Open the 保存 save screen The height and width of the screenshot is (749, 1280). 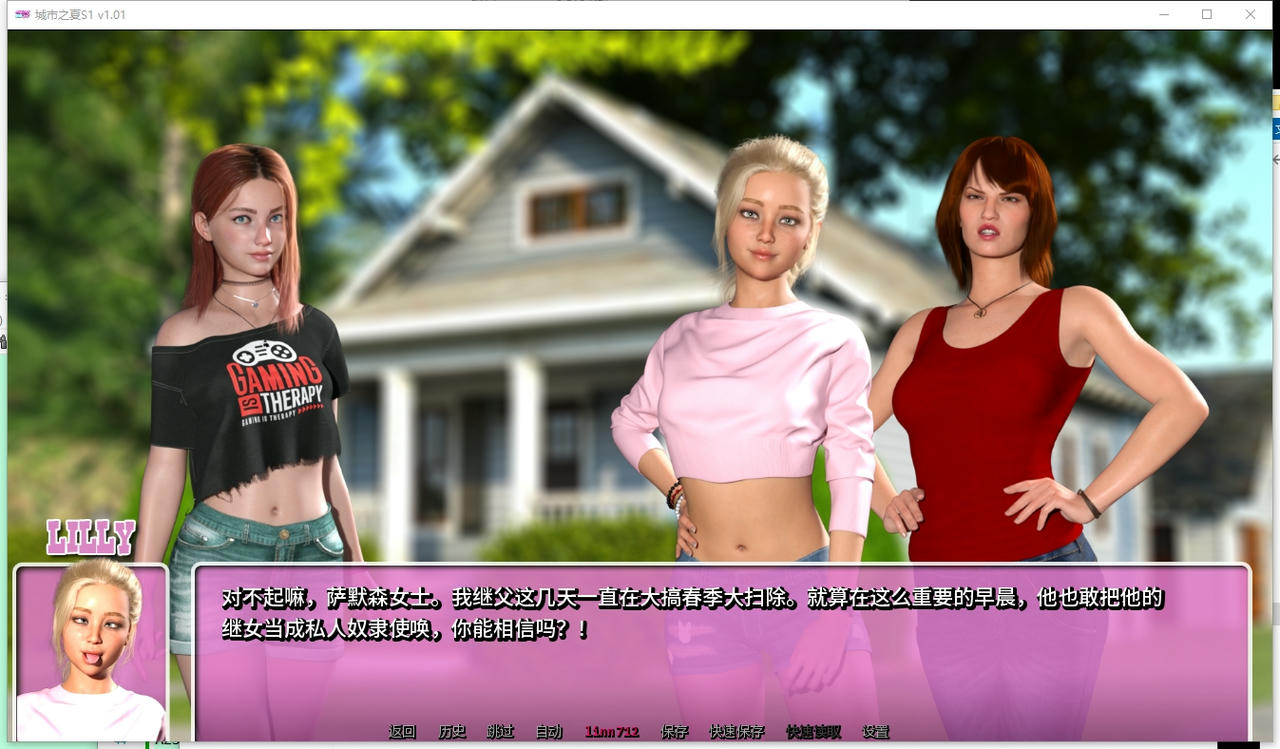click(x=676, y=731)
